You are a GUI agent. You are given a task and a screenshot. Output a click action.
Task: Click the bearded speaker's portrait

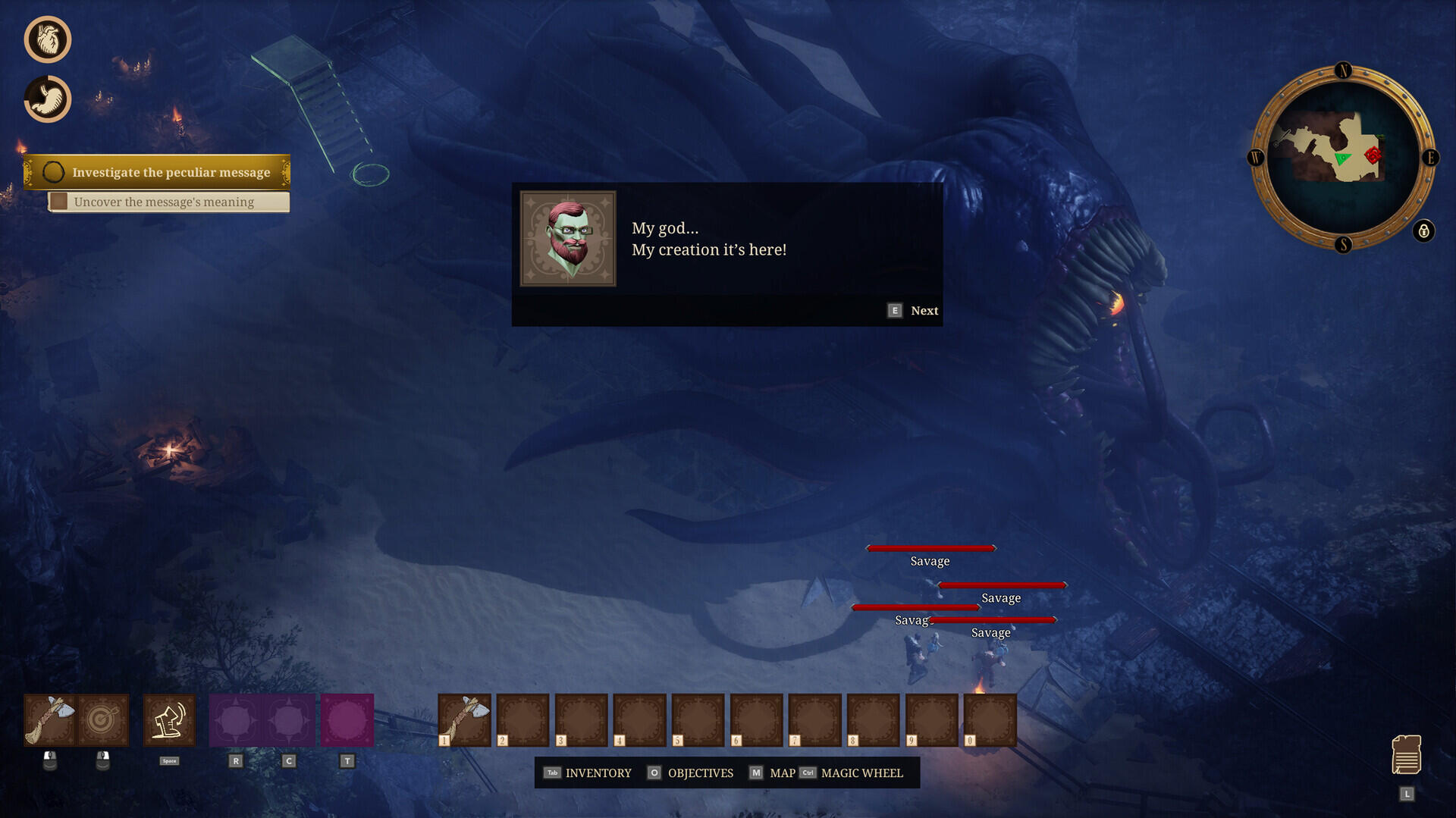coord(568,238)
